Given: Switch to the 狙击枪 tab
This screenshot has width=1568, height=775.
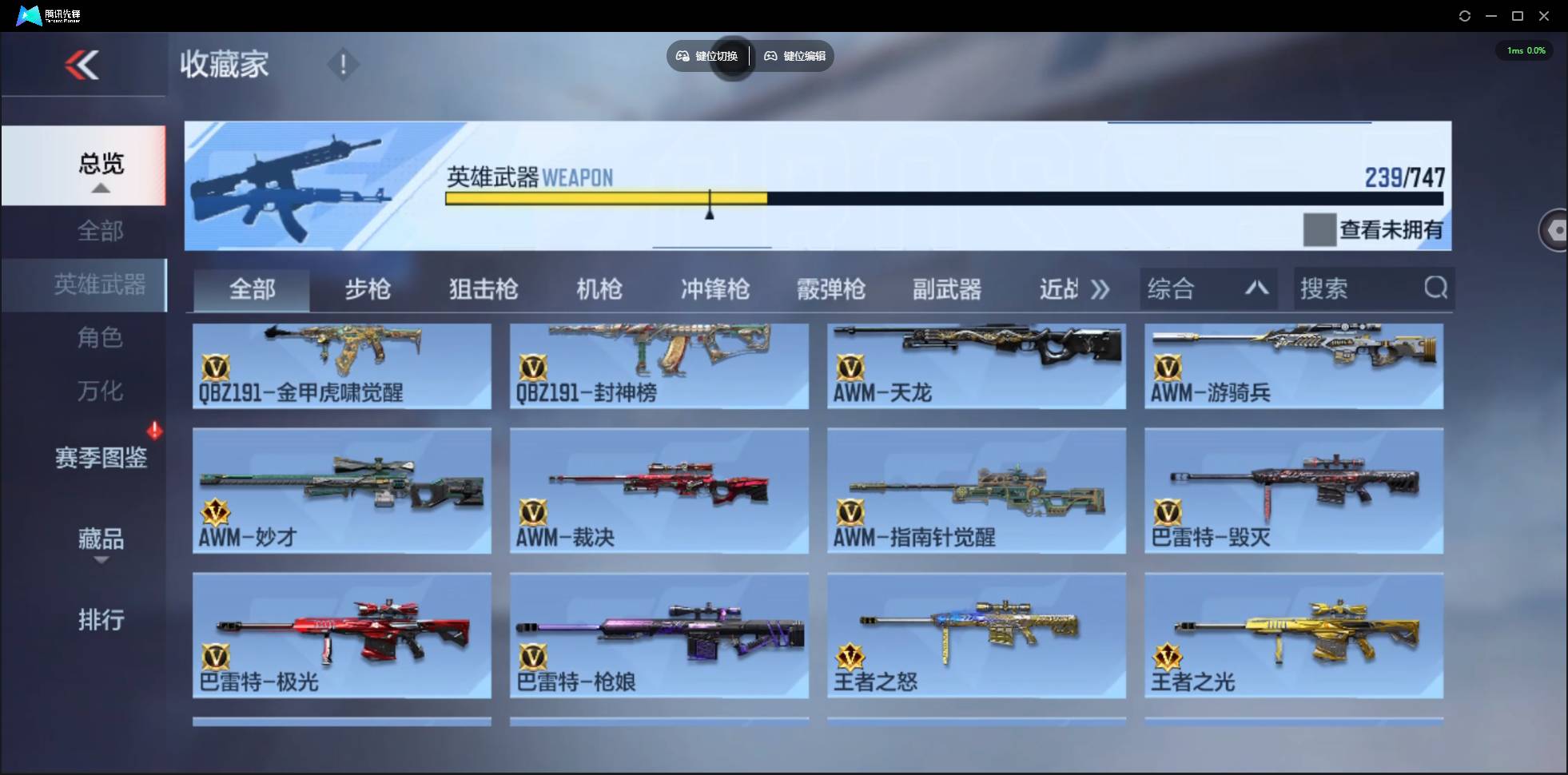Looking at the screenshot, I should pos(483,289).
